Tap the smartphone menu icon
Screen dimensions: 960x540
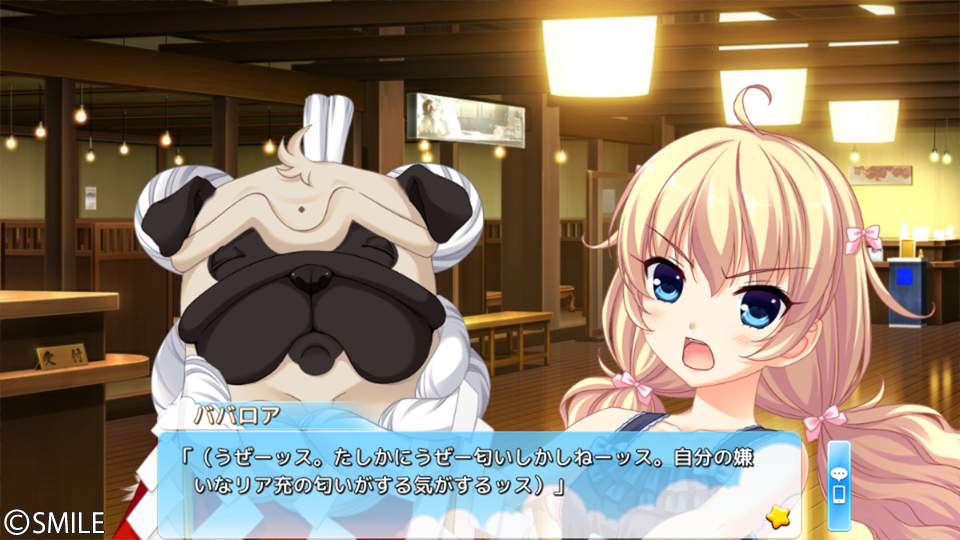(838, 496)
